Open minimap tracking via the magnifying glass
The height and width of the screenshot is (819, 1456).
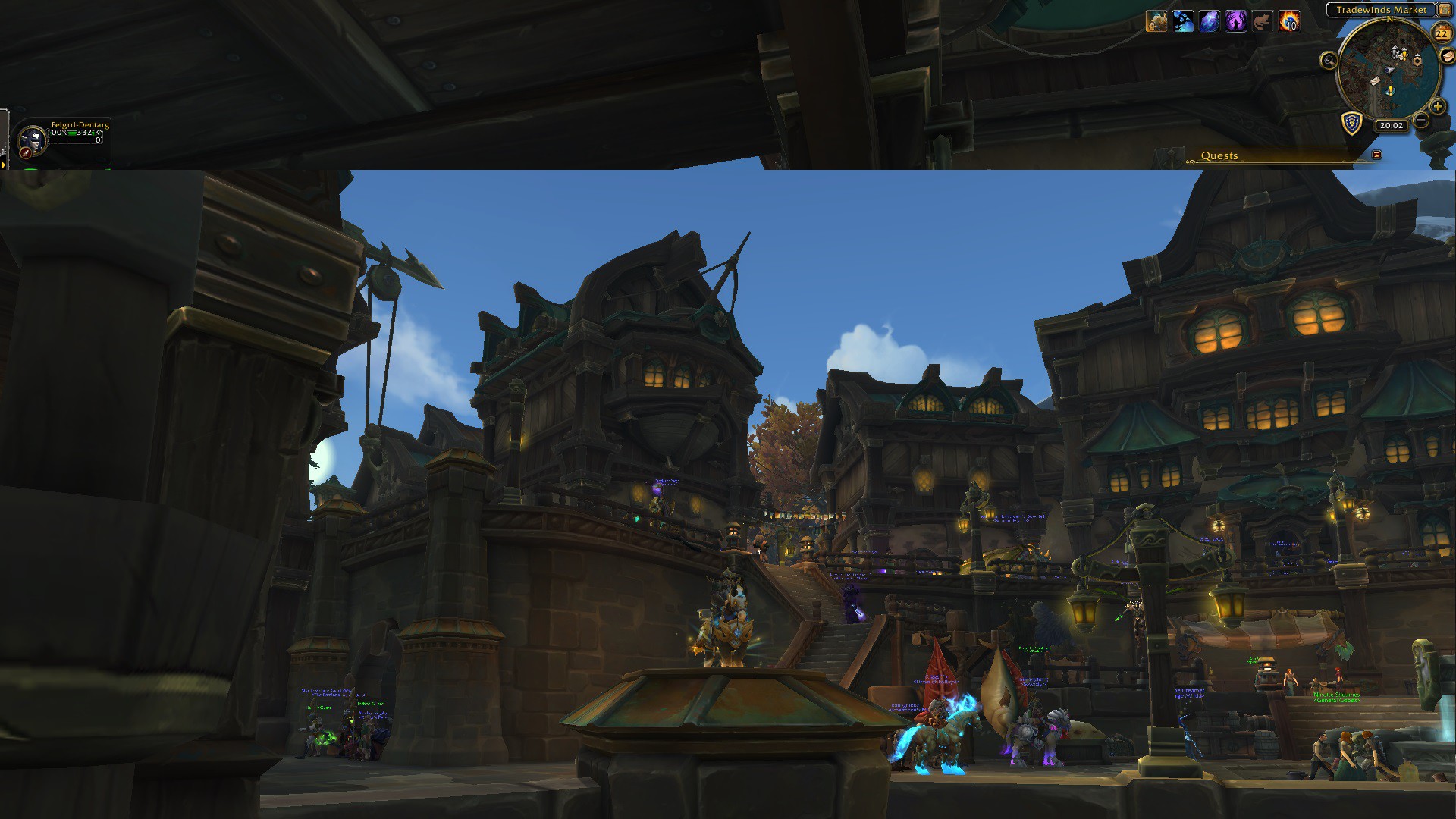point(1330,61)
